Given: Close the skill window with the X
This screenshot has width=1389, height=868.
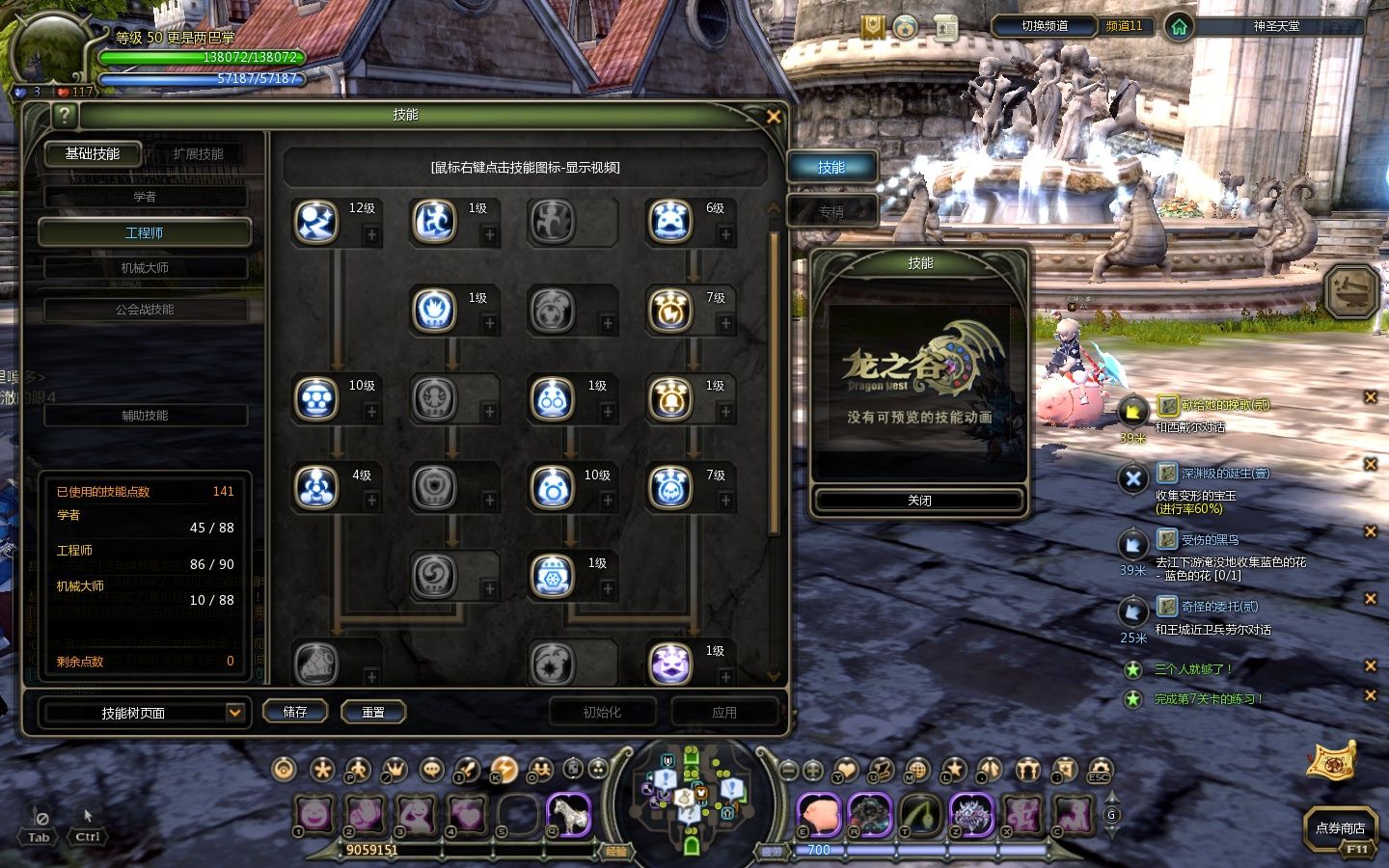Looking at the screenshot, I should (x=773, y=116).
